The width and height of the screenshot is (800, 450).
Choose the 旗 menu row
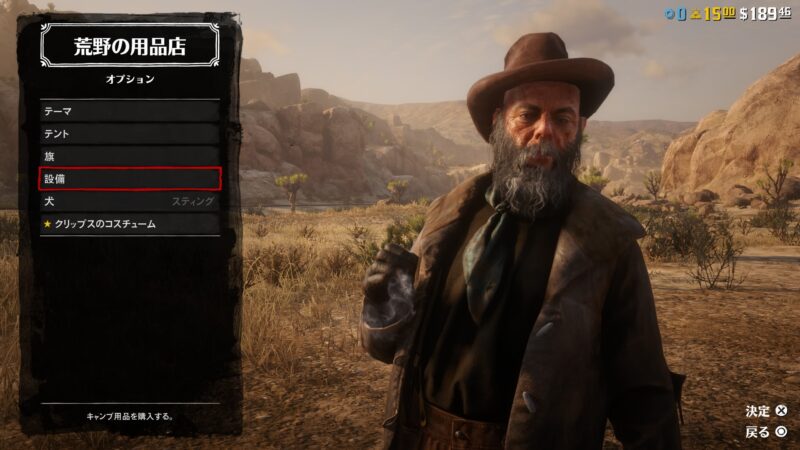129,156
